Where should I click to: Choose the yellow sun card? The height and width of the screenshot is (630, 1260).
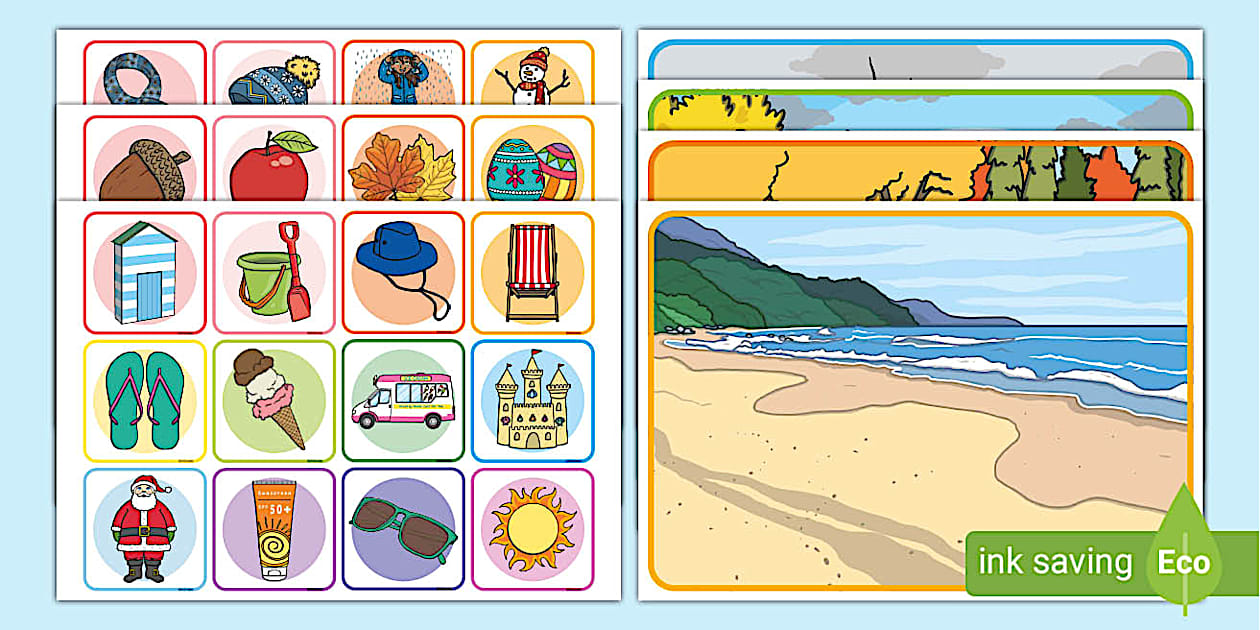pyautogui.click(x=532, y=529)
